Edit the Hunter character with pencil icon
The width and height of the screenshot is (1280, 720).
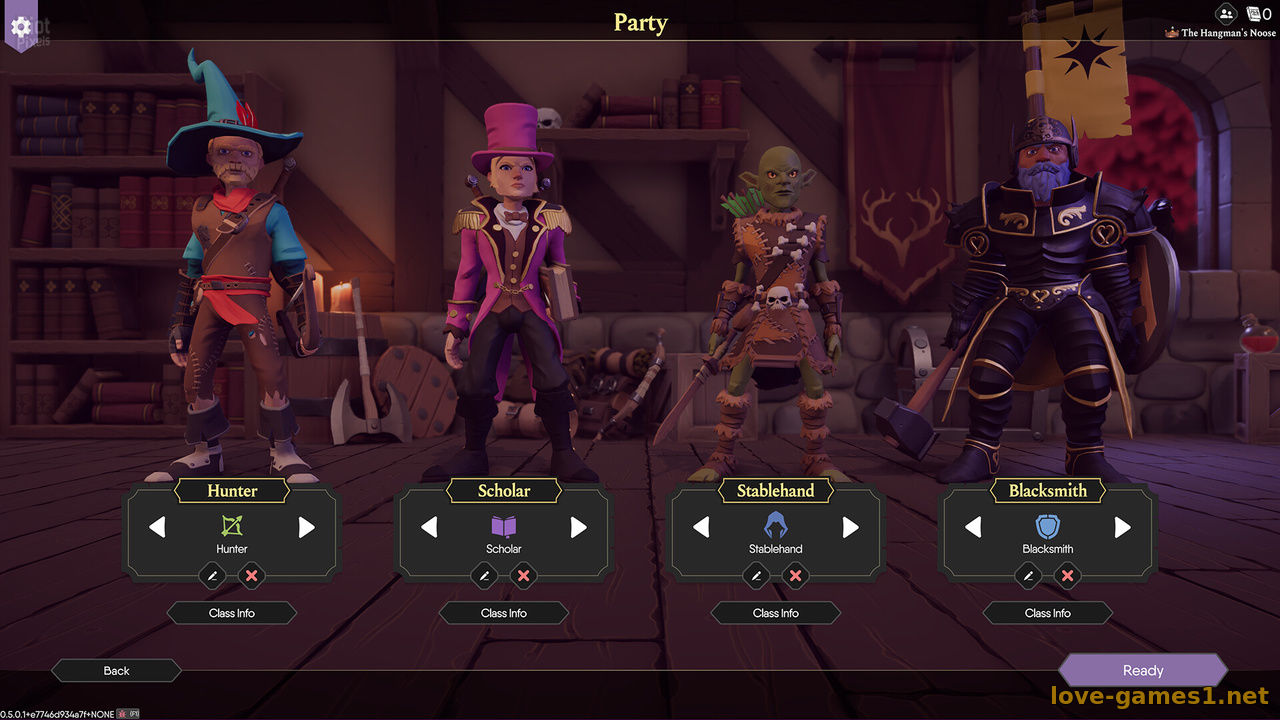[x=212, y=575]
